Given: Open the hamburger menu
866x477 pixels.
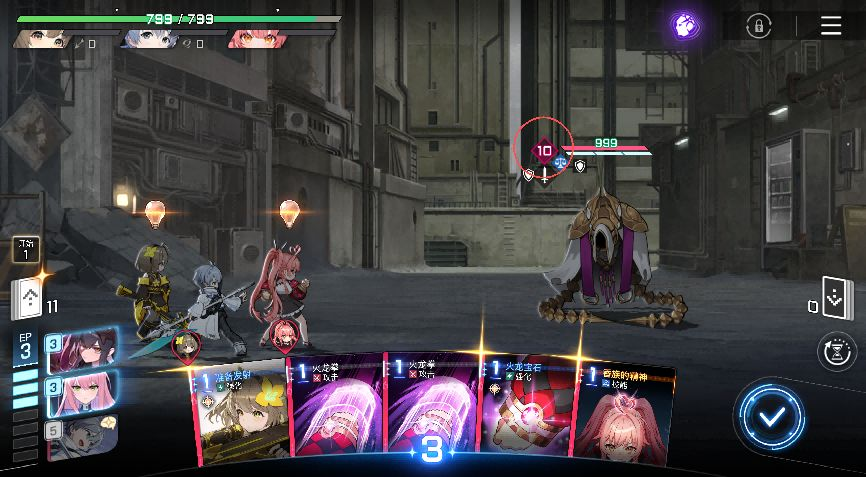Looking at the screenshot, I should click(x=831, y=26).
